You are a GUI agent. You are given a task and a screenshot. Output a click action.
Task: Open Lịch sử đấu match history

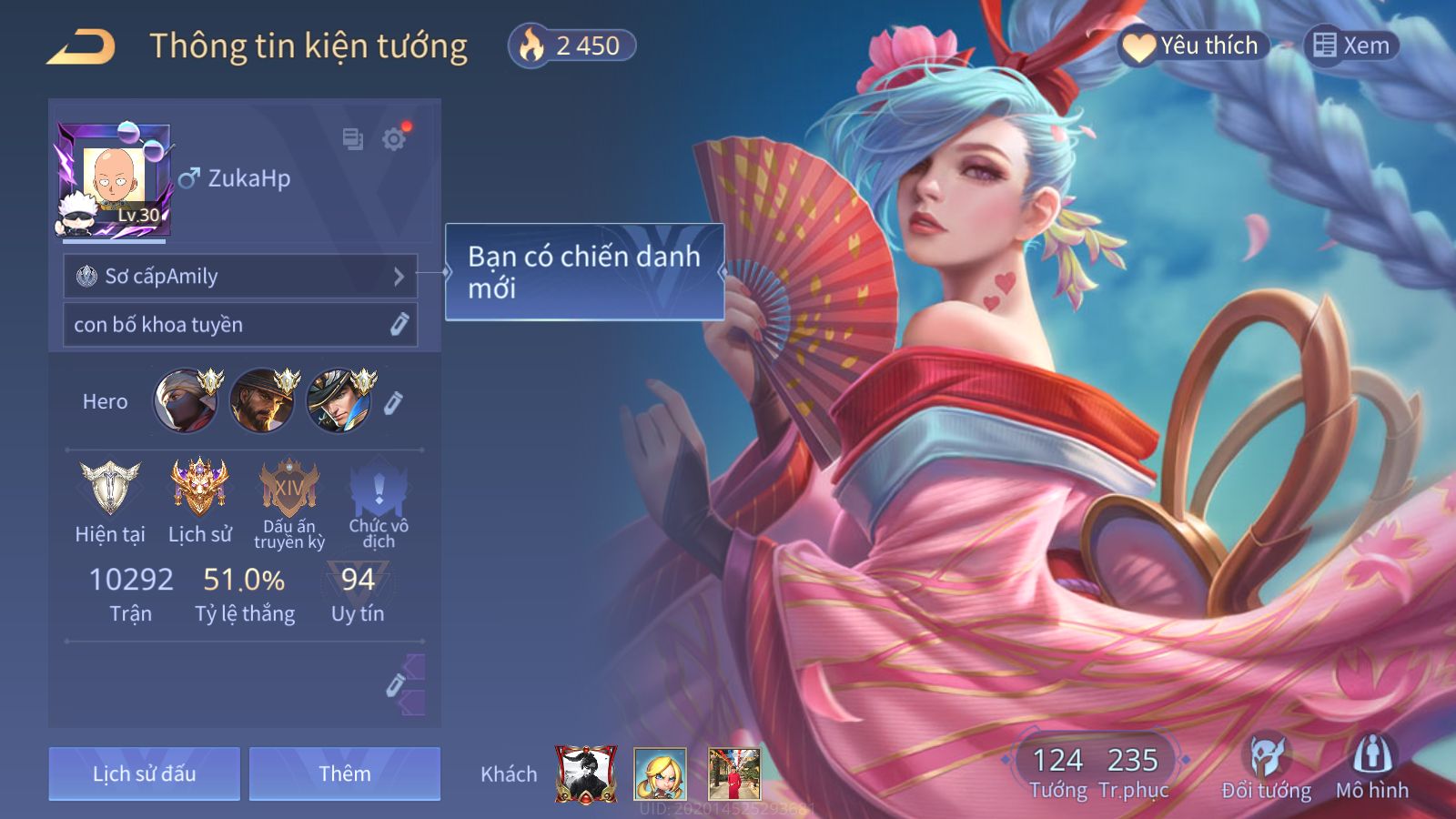pos(145,773)
